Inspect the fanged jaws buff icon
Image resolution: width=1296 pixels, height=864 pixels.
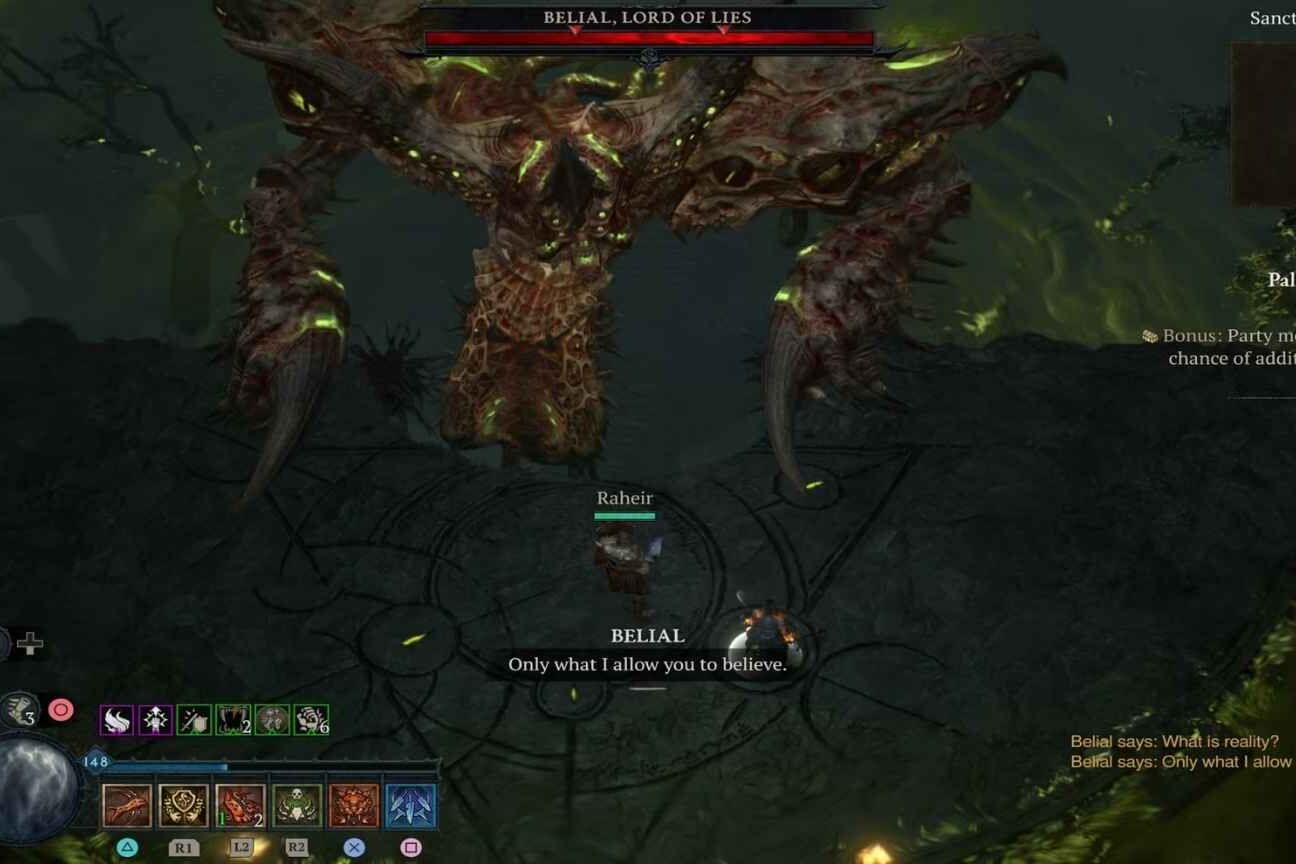(233, 720)
